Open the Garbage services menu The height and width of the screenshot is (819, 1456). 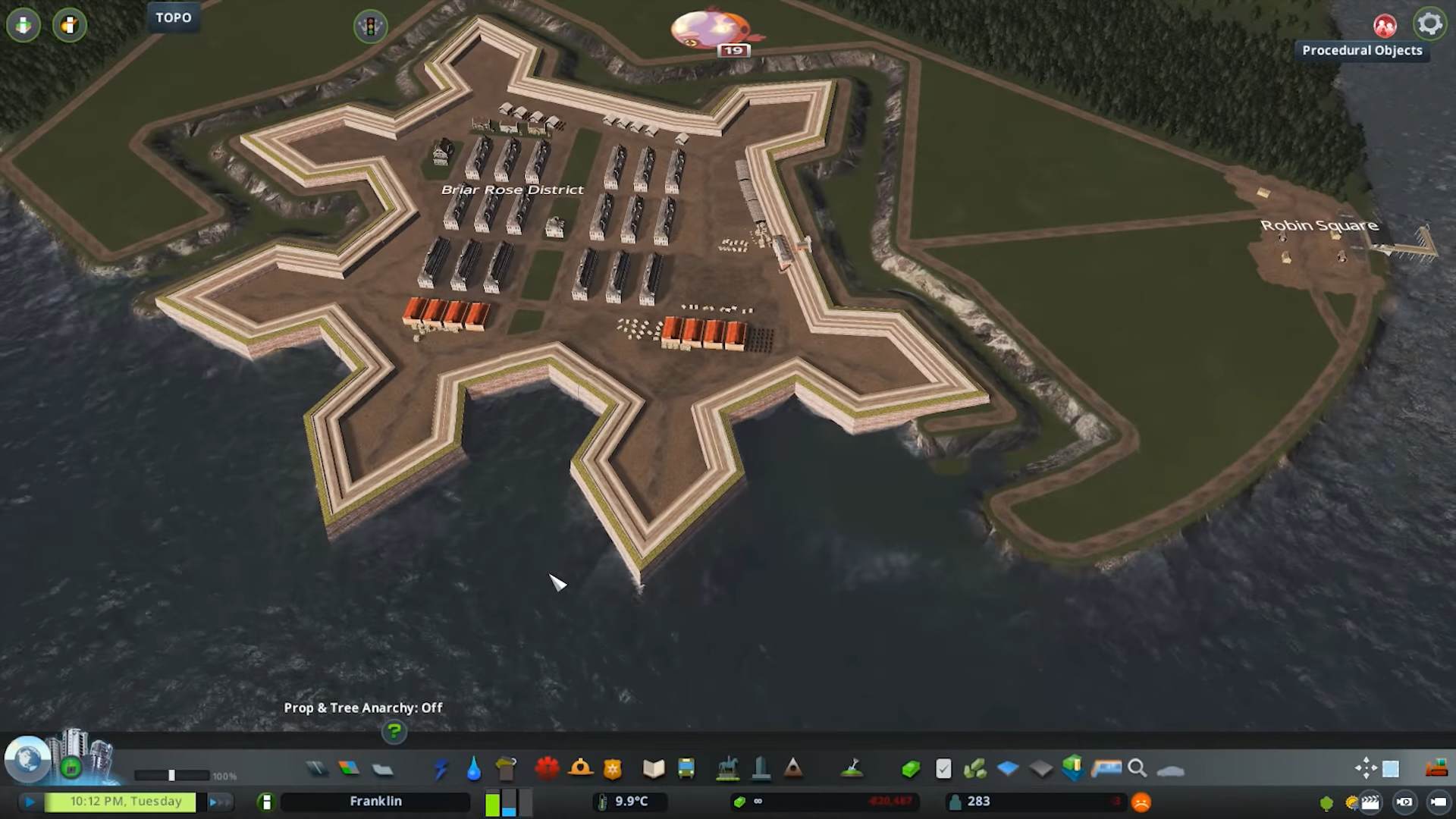click(506, 769)
